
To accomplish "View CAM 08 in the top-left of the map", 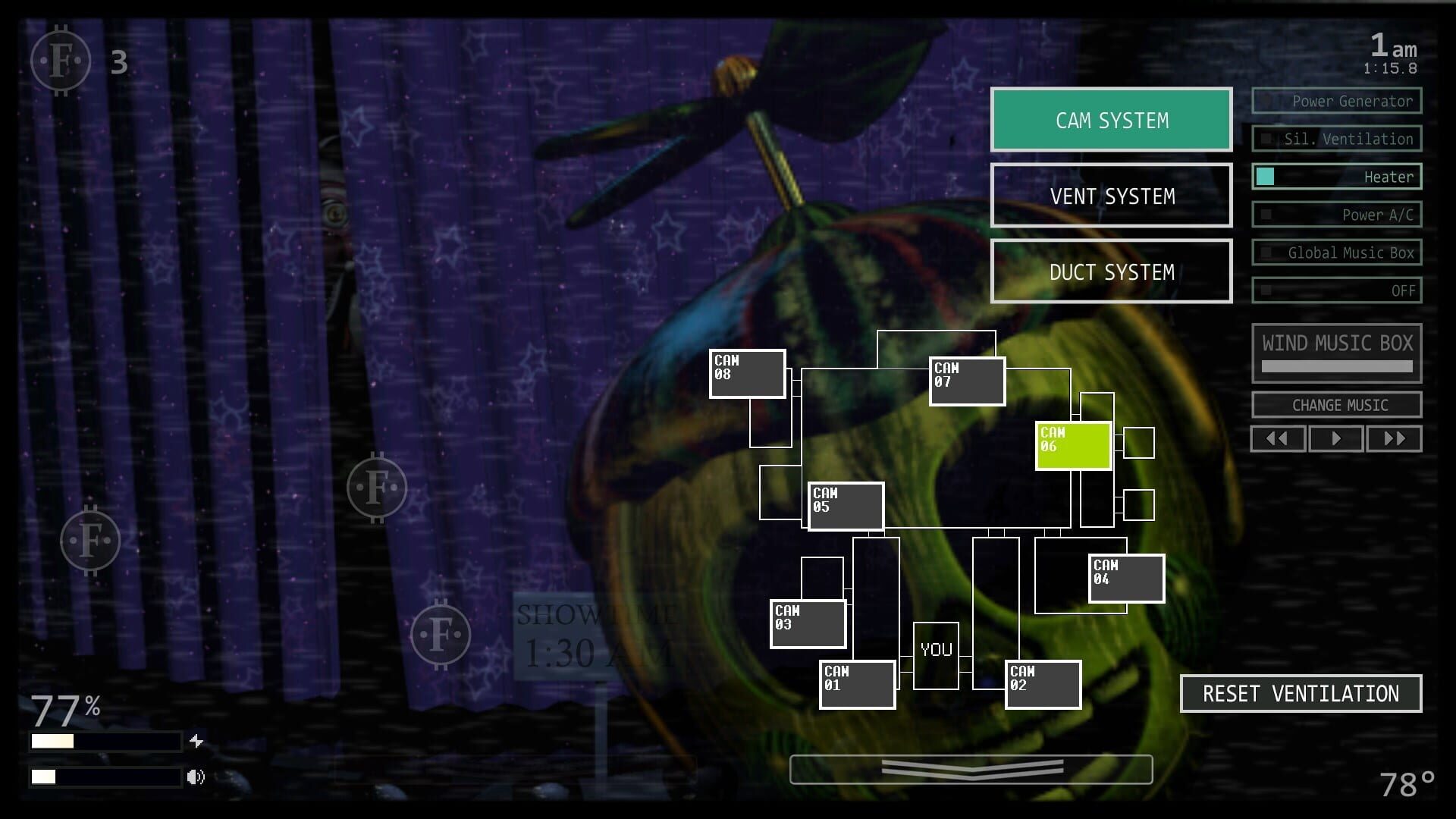I will (x=746, y=374).
